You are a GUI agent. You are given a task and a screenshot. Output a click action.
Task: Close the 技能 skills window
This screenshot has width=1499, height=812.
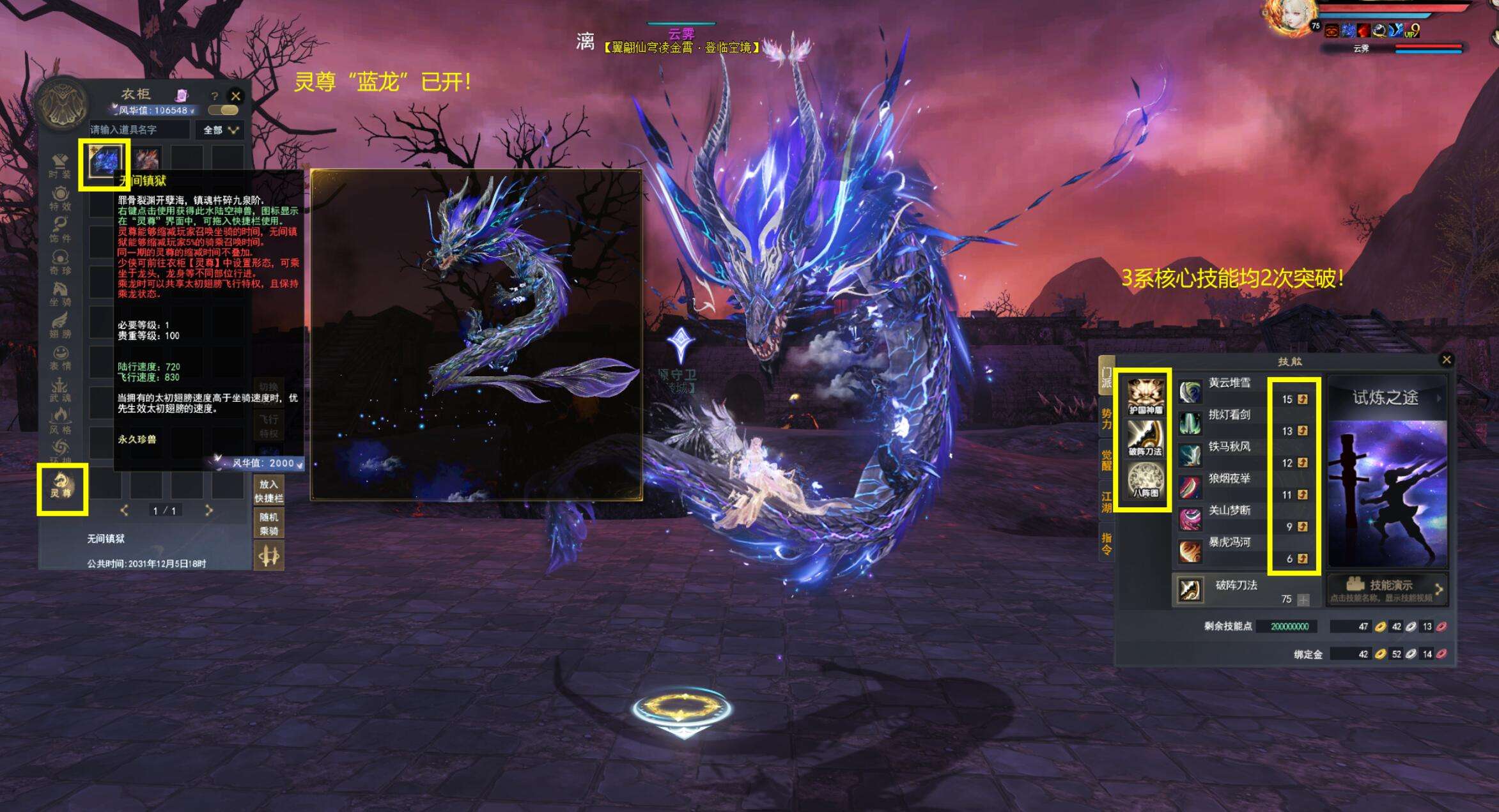(x=1447, y=360)
